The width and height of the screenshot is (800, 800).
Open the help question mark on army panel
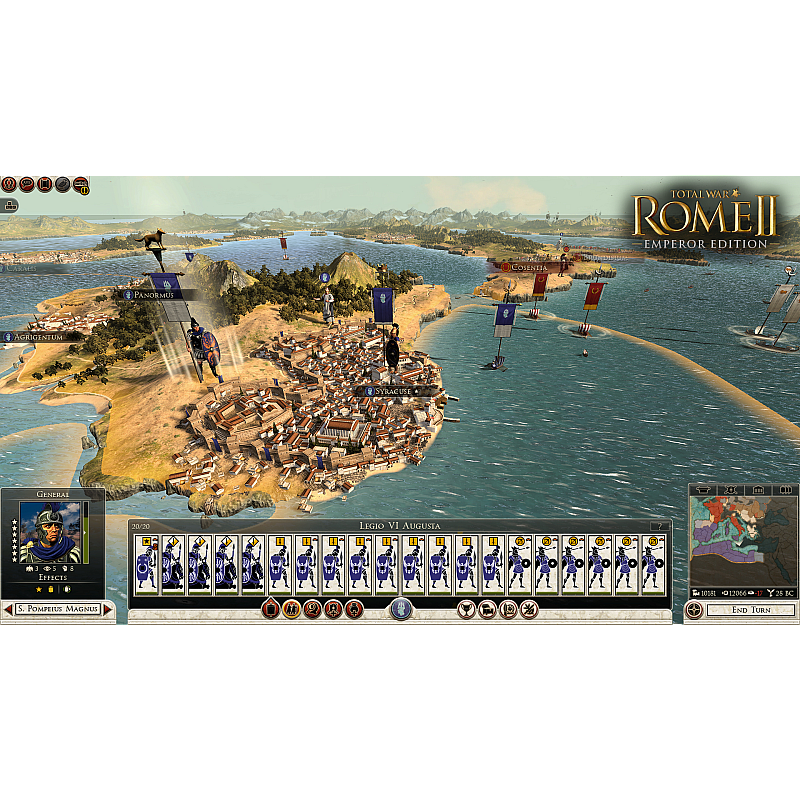point(659,526)
